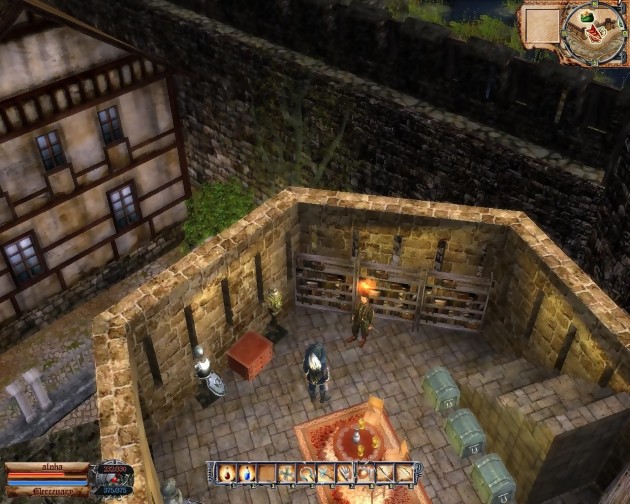630x504 pixels.
Task: Use the blue mana potion slot
Action: pos(246,473)
